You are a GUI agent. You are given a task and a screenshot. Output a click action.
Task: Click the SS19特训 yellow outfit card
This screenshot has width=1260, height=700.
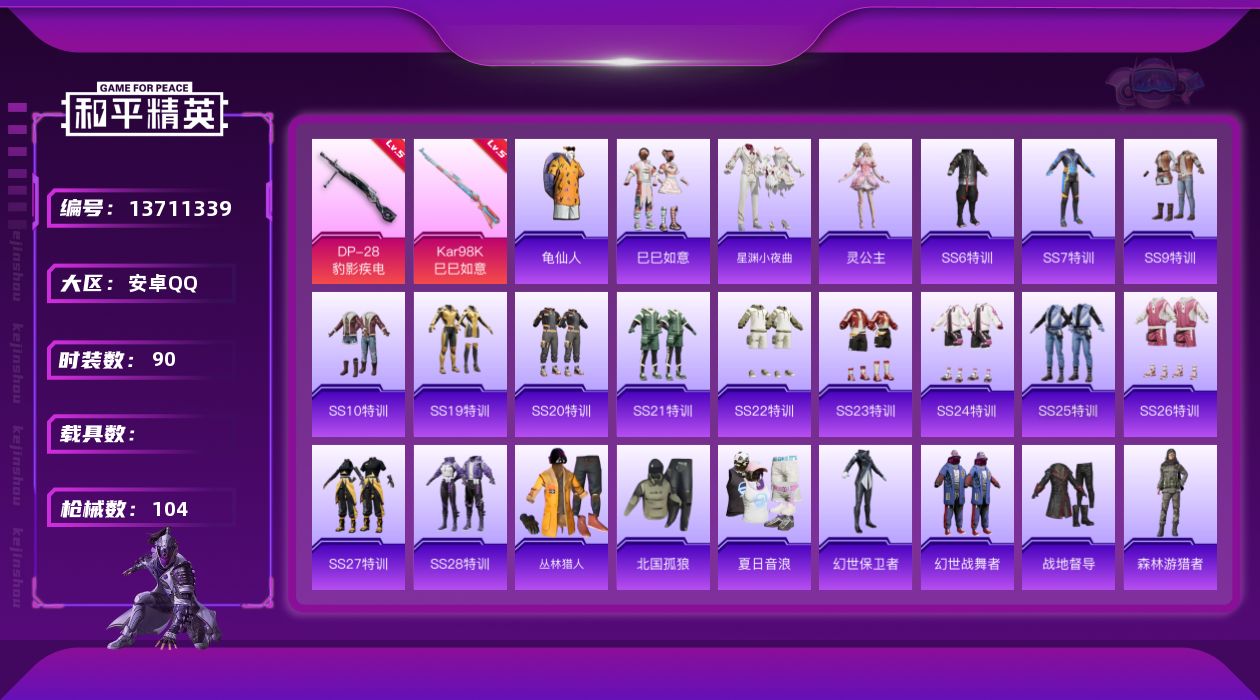(x=460, y=364)
